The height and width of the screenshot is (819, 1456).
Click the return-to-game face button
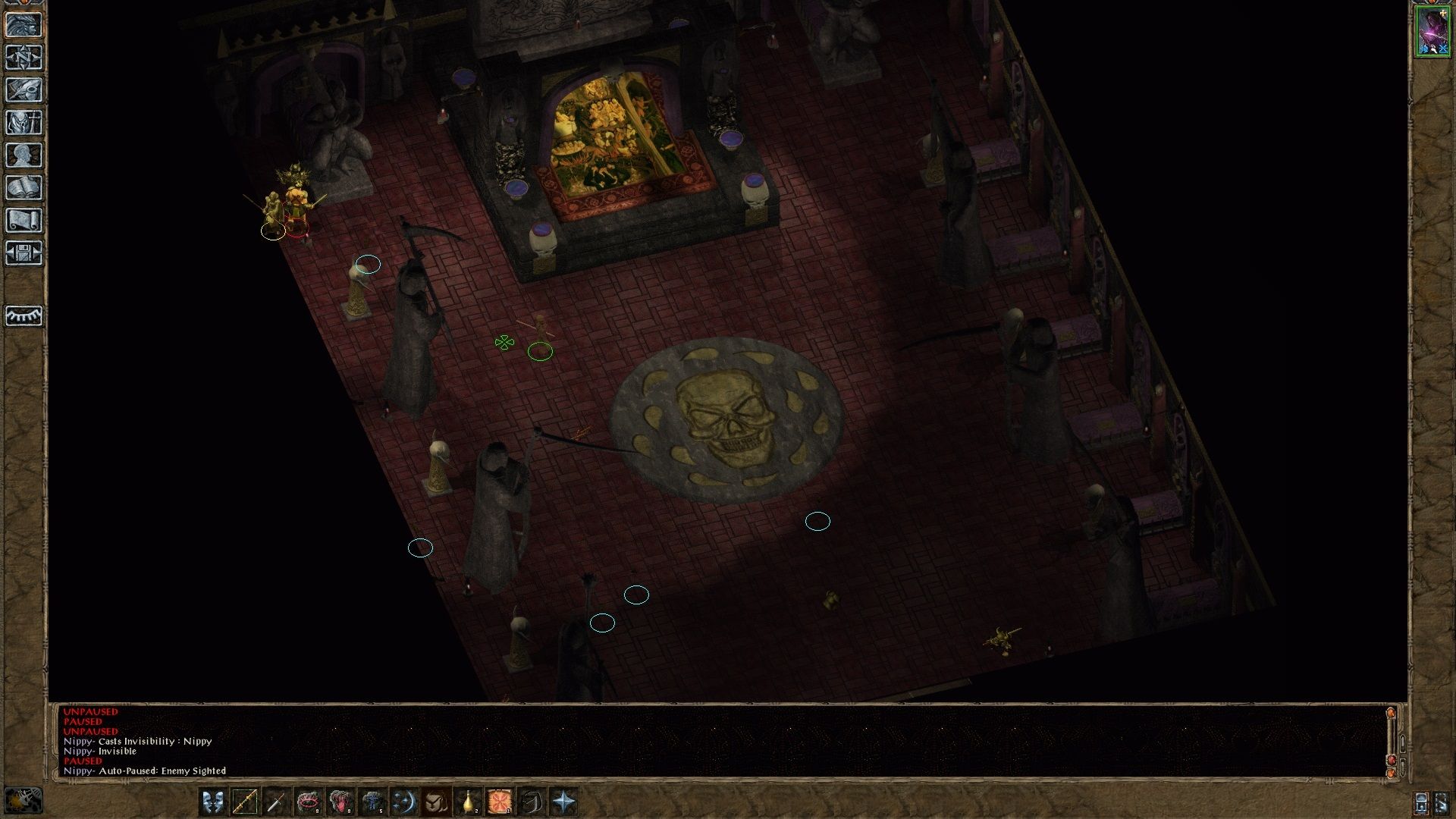pos(24,24)
